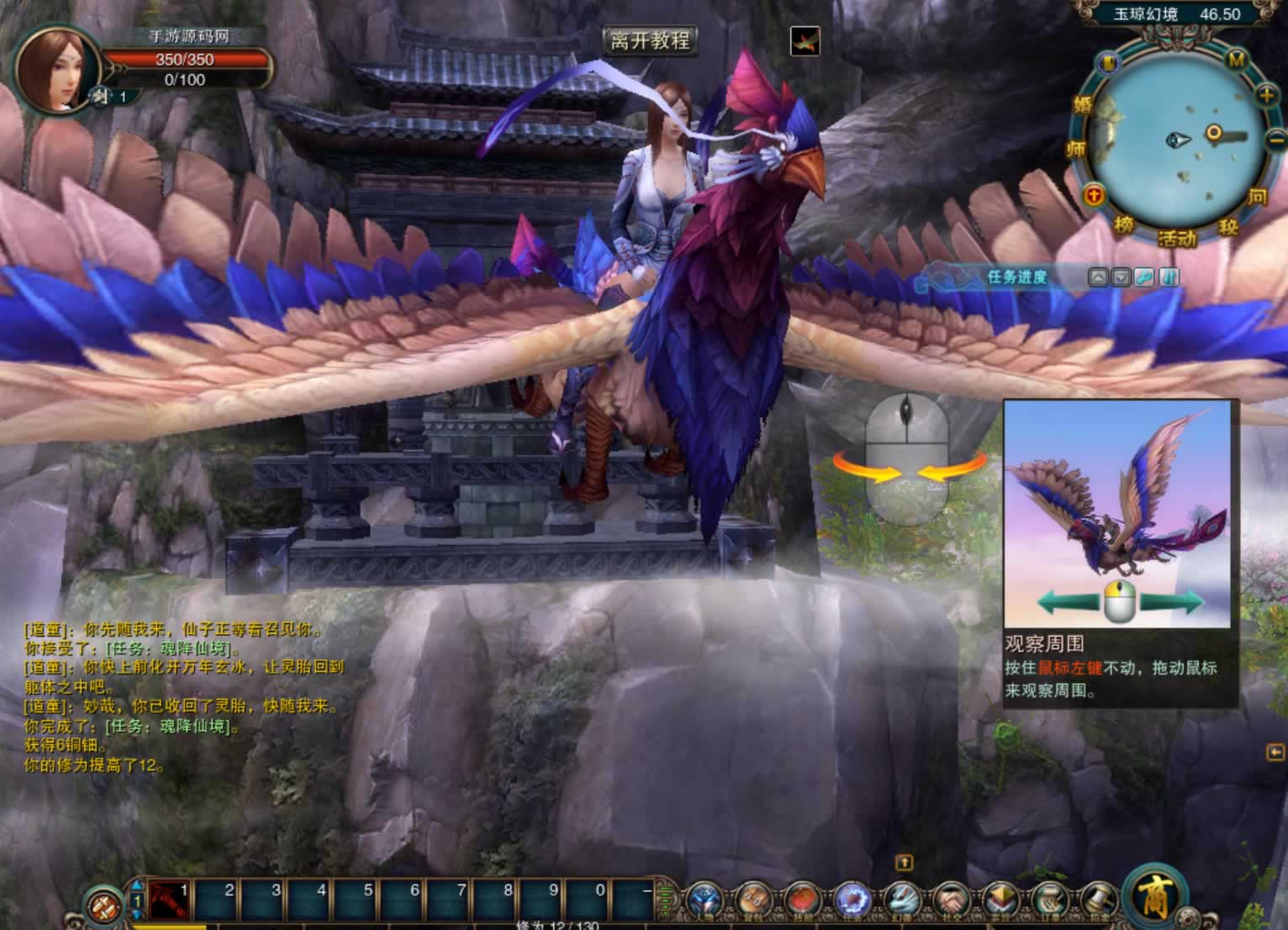Activate the red skill in hotbar slot 1
Screen dimensions: 1288x930
[x=170, y=901]
